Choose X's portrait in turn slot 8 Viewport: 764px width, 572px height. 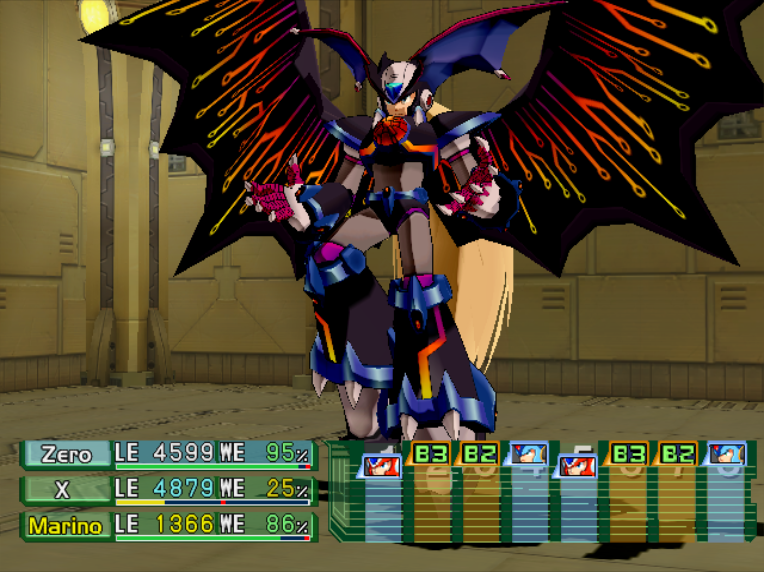point(725,455)
